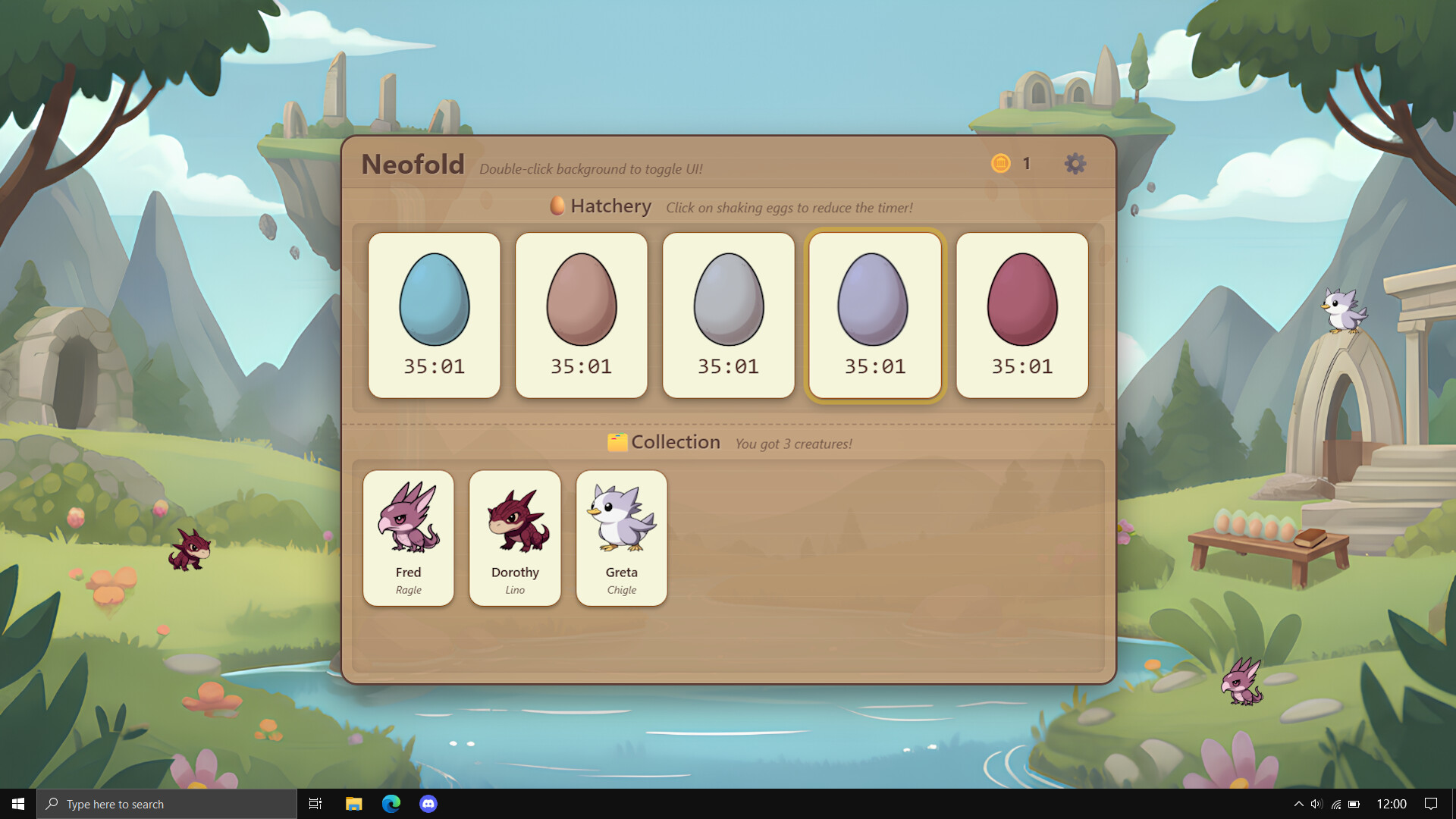Click the highlighted purple egg to reduce timer
Image resolution: width=1456 pixels, height=819 pixels.
click(x=874, y=302)
